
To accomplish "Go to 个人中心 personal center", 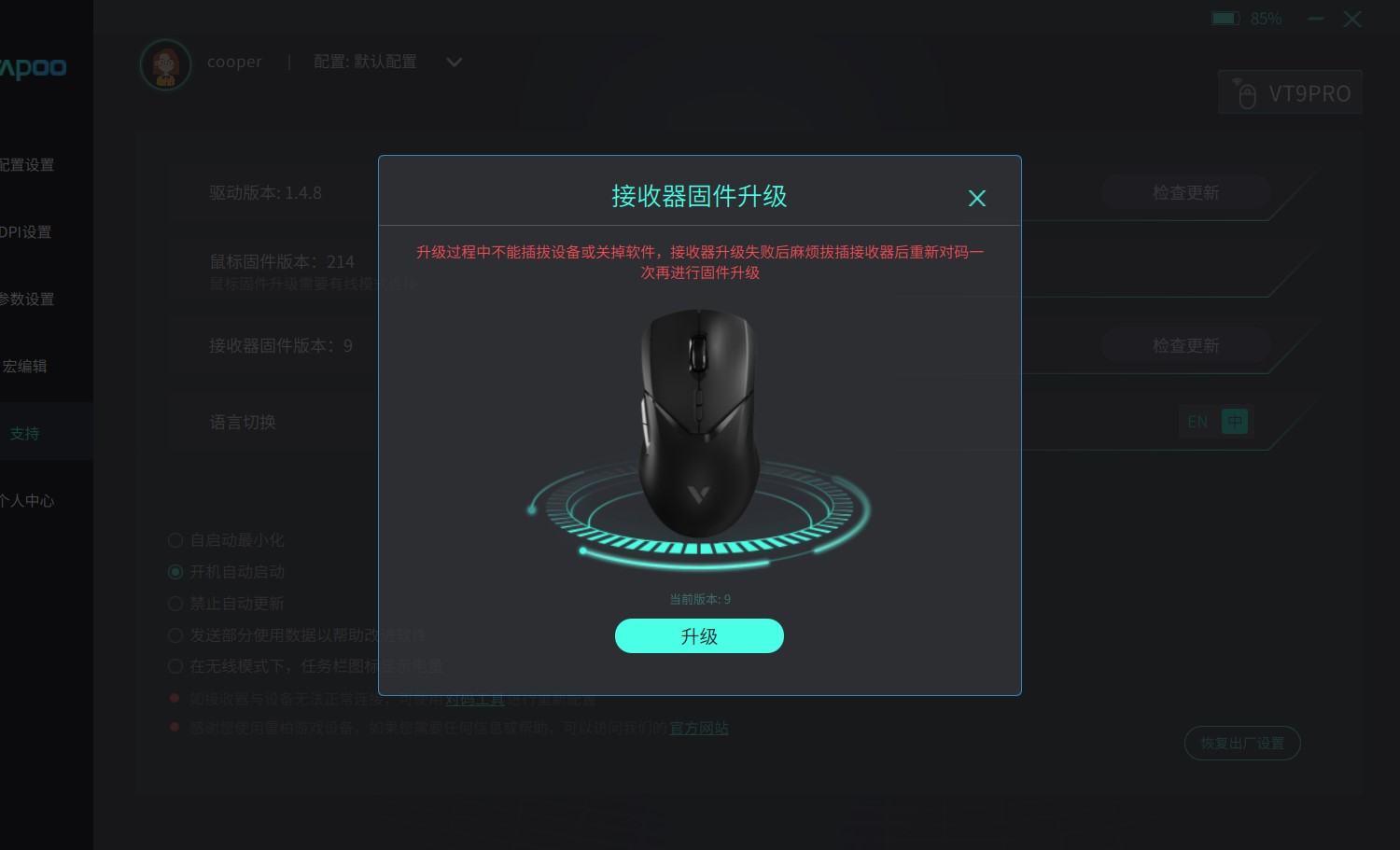I will 27,500.
